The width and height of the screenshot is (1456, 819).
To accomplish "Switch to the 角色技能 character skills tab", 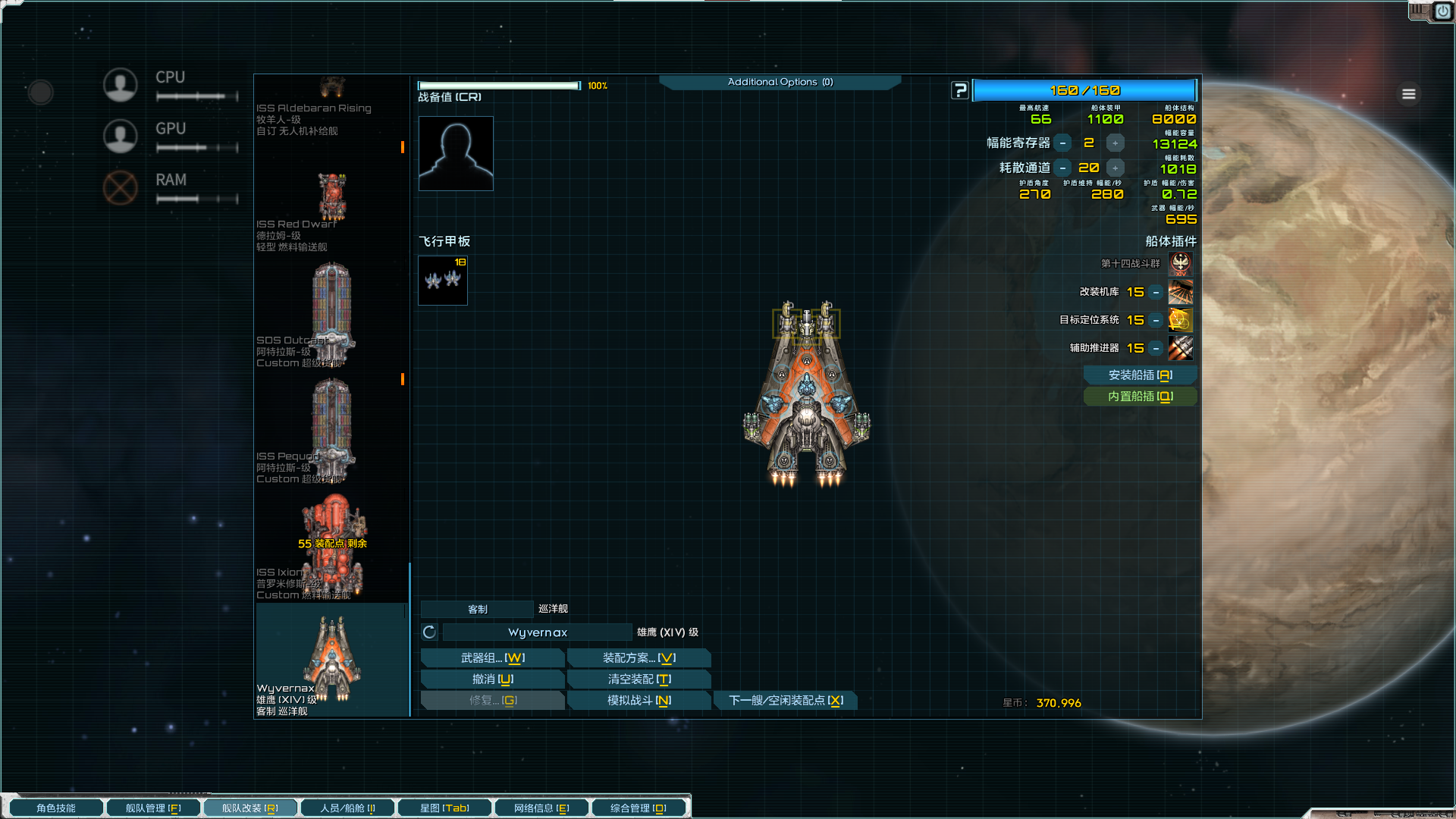I will click(56, 808).
